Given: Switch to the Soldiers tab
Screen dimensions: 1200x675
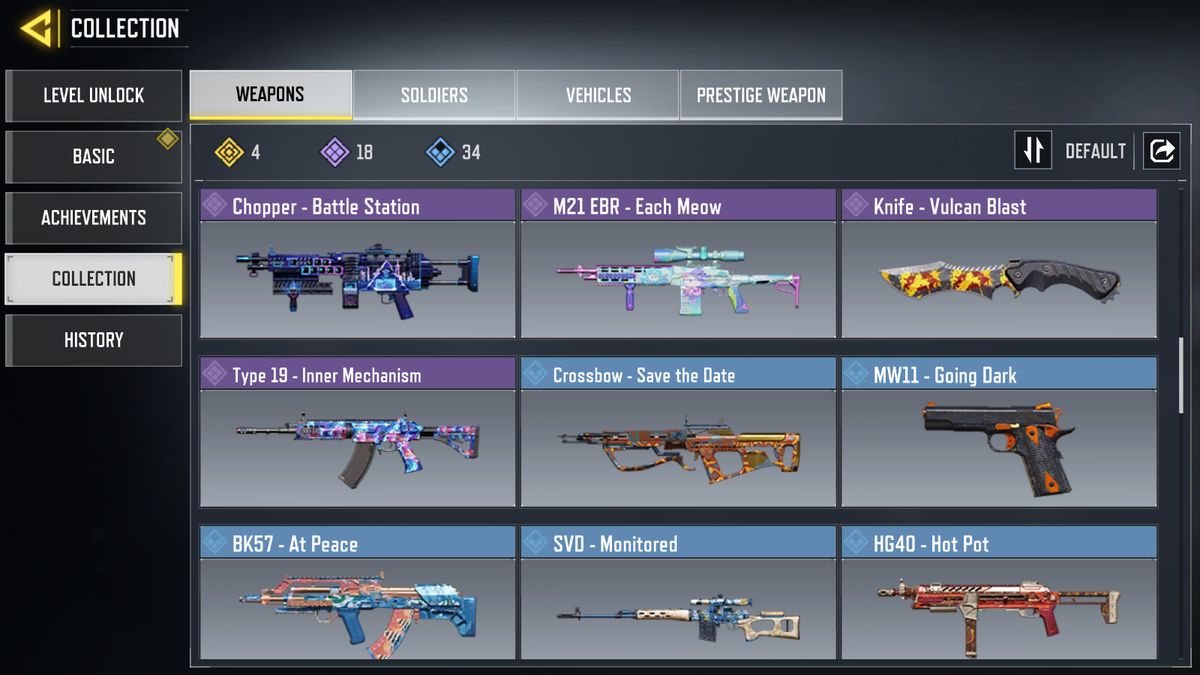Looking at the screenshot, I should (434, 96).
